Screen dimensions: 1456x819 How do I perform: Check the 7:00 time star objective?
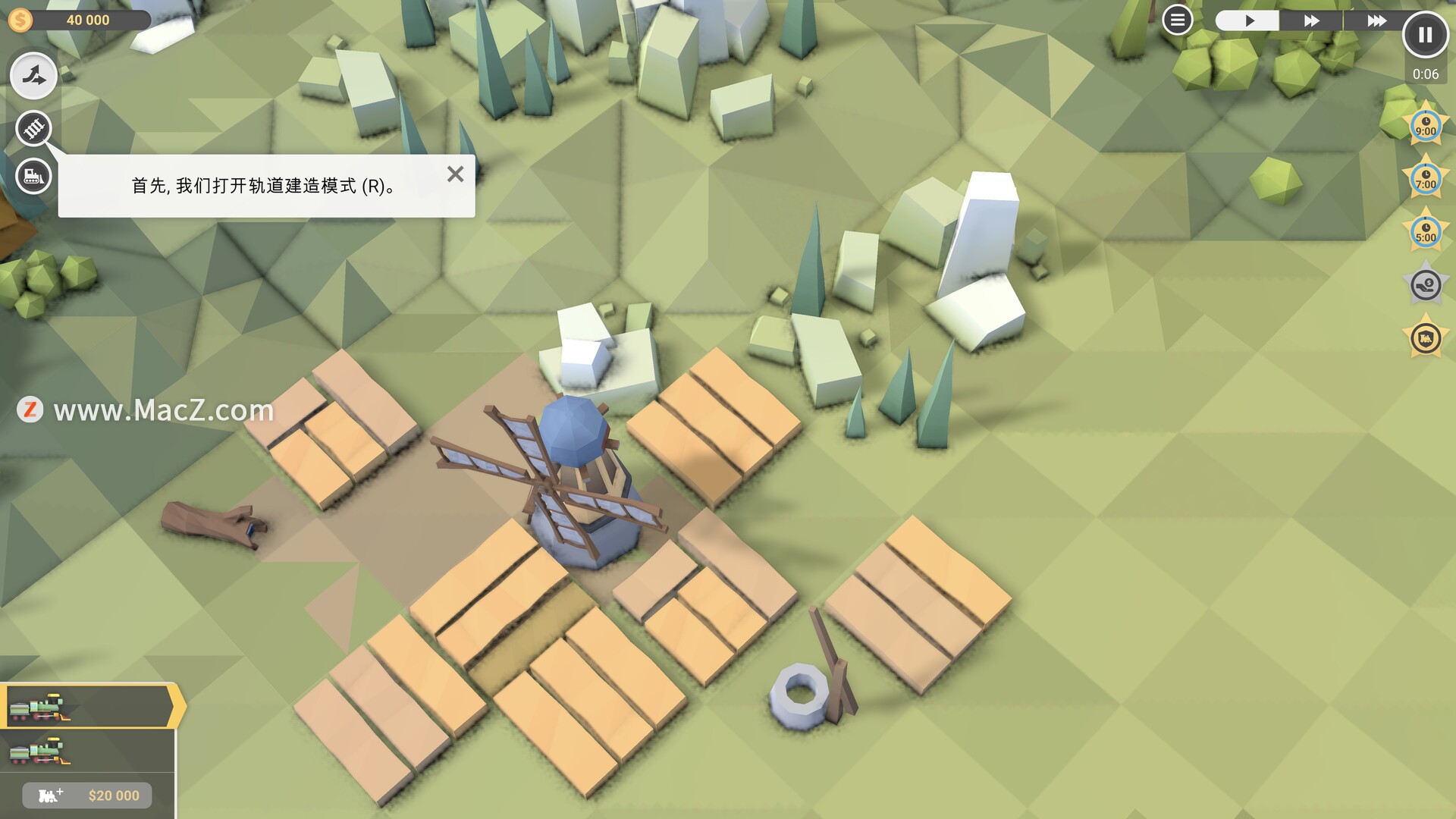[1426, 180]
